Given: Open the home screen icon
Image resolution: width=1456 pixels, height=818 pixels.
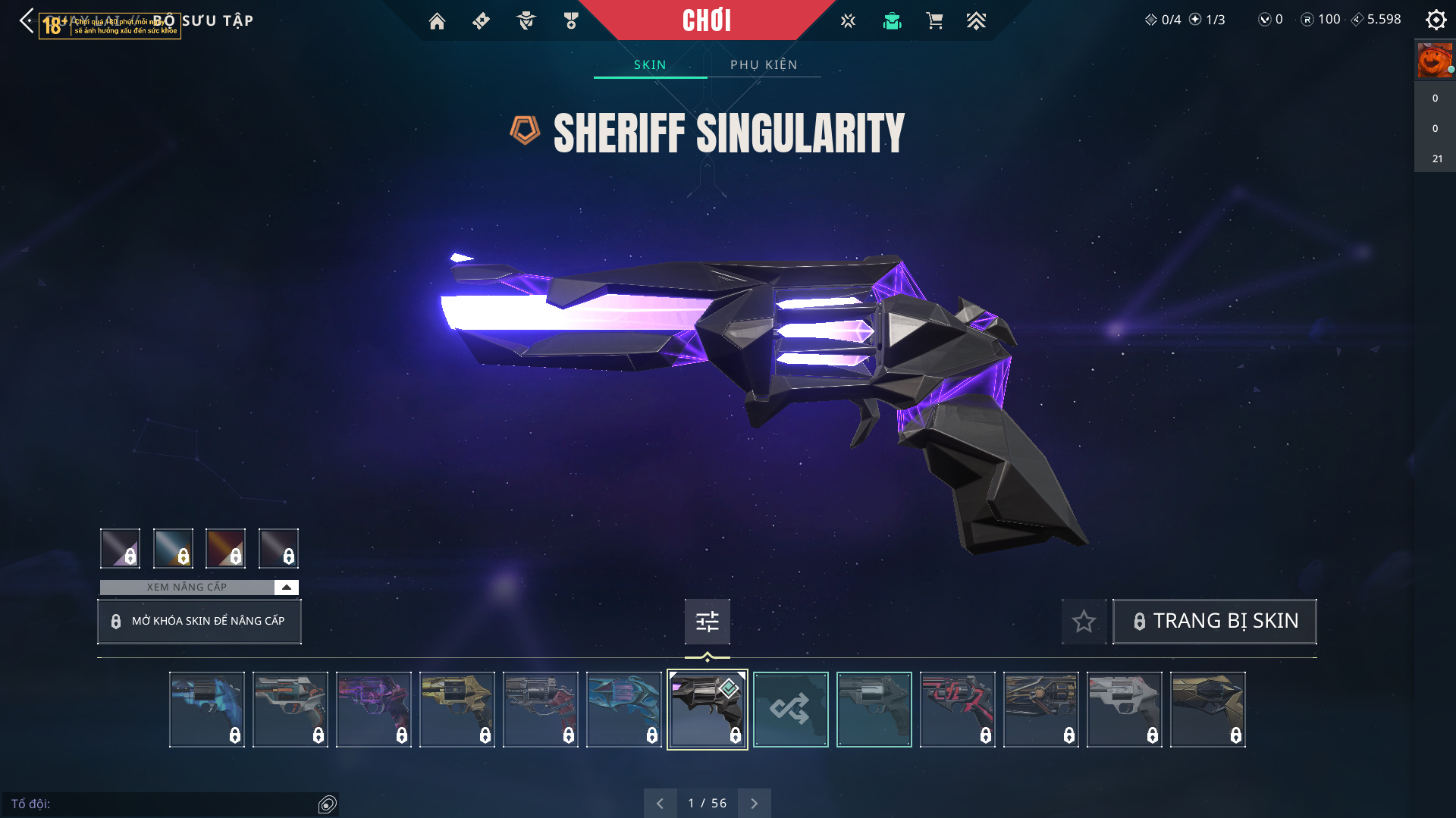Looking at the screenshot, I should 437,21.
